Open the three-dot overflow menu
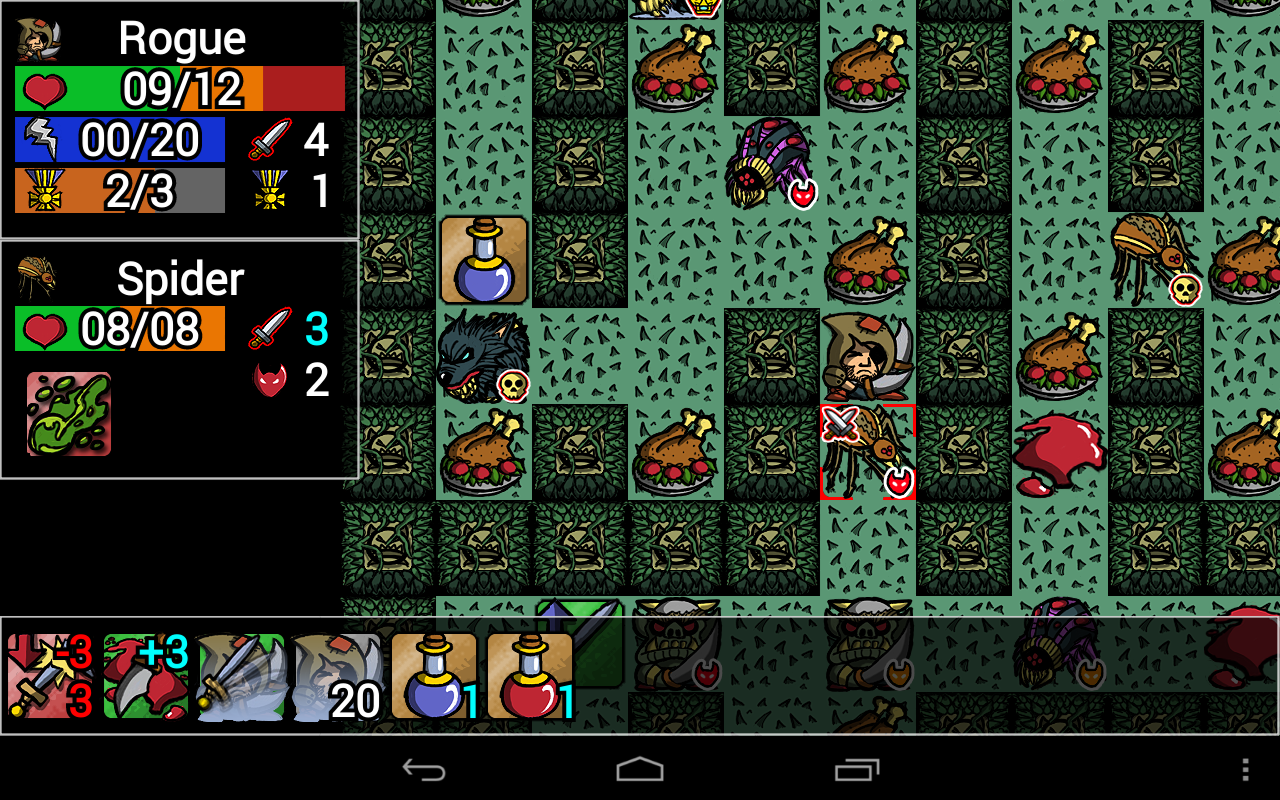Image resolution: width=1280 pixels, height=800 pixels. coord(1245,769)
